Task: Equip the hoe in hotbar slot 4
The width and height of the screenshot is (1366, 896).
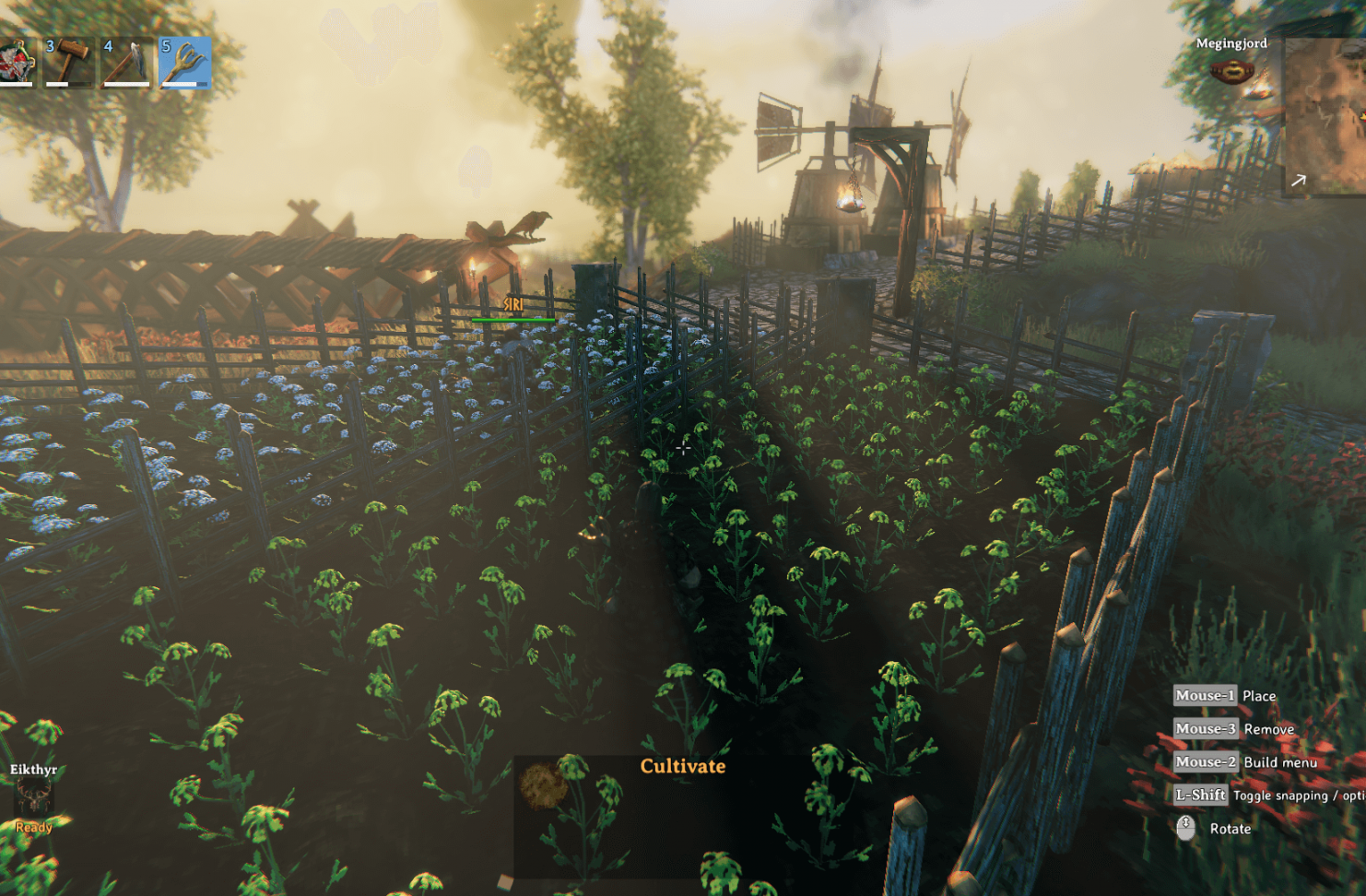Action: (x=126, y=62)
